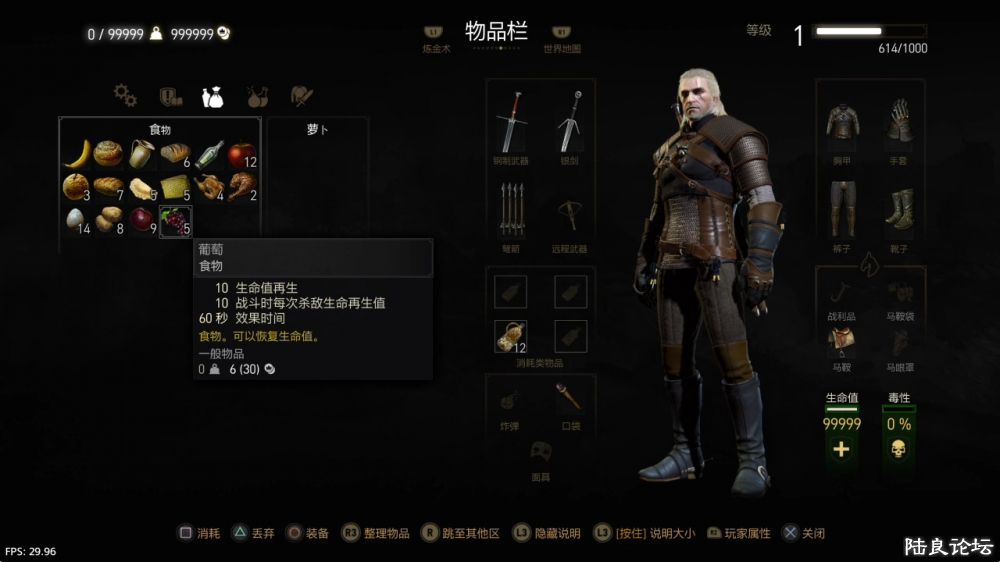Image resolution: width=1000 pixels, height=562 pixels.
Task: Select the roasted chicken leg item
Action: click(x=240, y=186)
